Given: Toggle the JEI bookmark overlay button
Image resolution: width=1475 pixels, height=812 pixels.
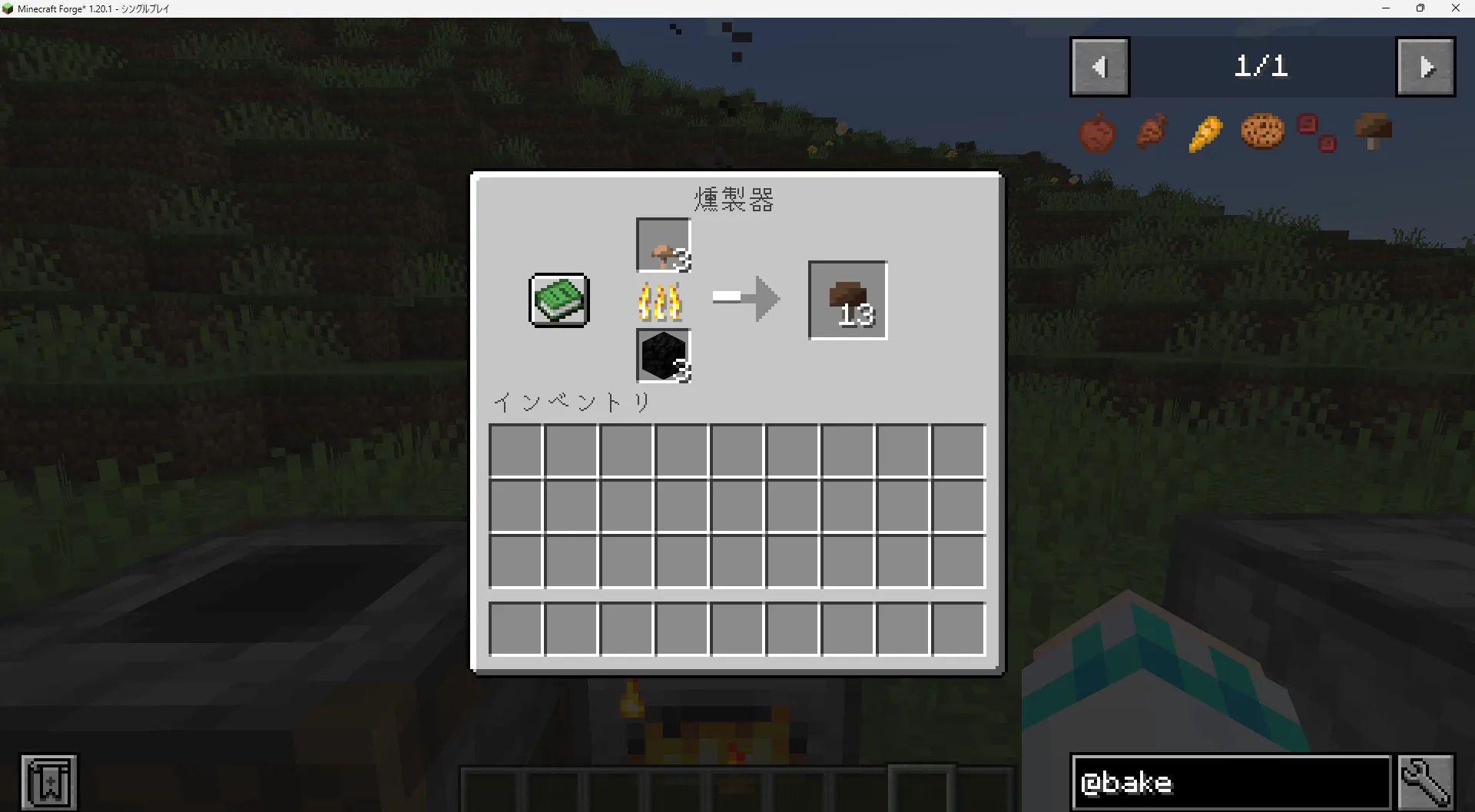Looking at the screenshot, I should click(x=48, y=781).
